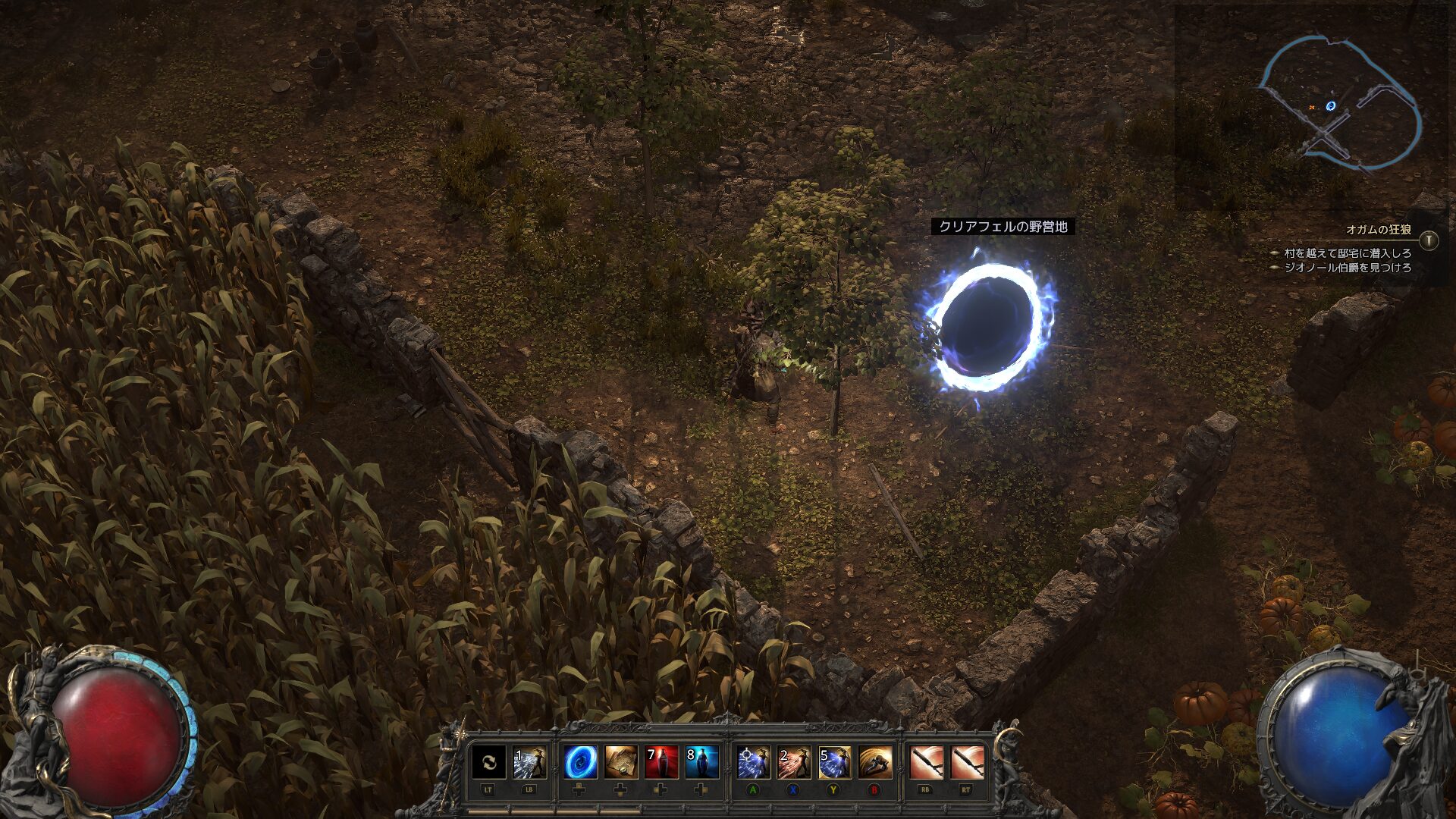This screenshot has height=819, width=1456.
Task: Activate the highlighted skill numbered 5
Action: coord(834,762)
